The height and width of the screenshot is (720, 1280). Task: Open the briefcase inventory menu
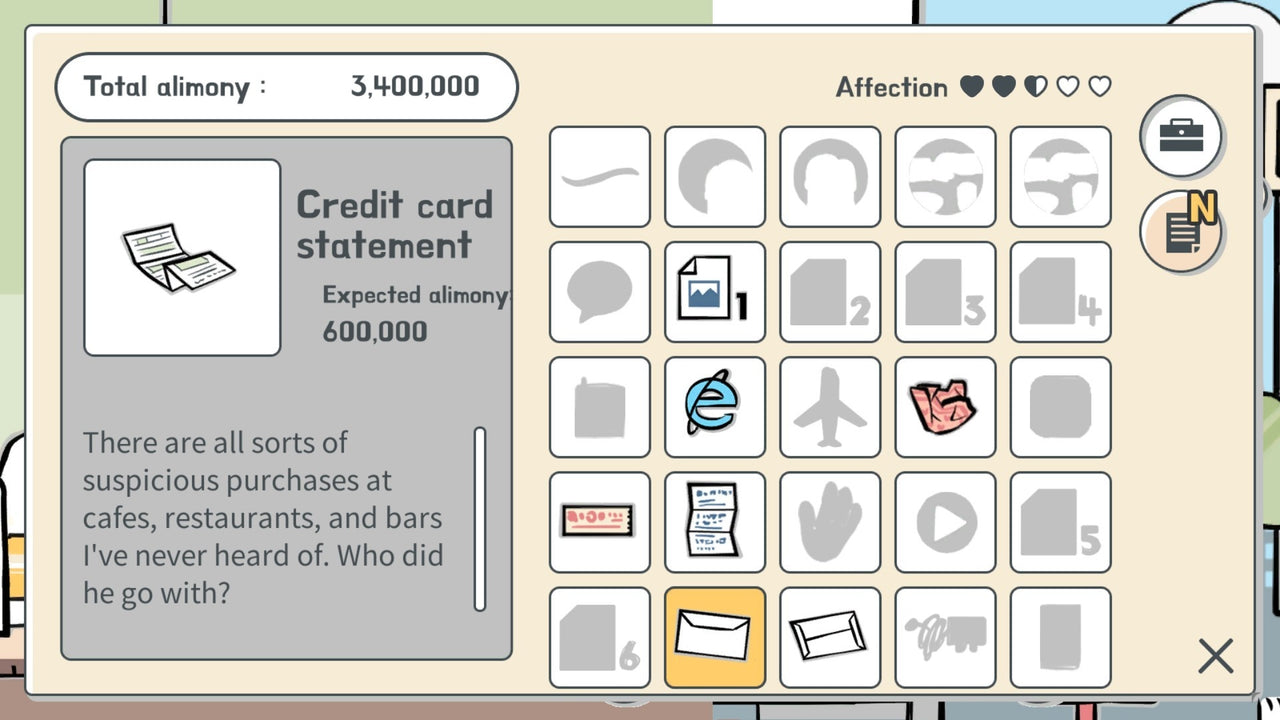1182,137
